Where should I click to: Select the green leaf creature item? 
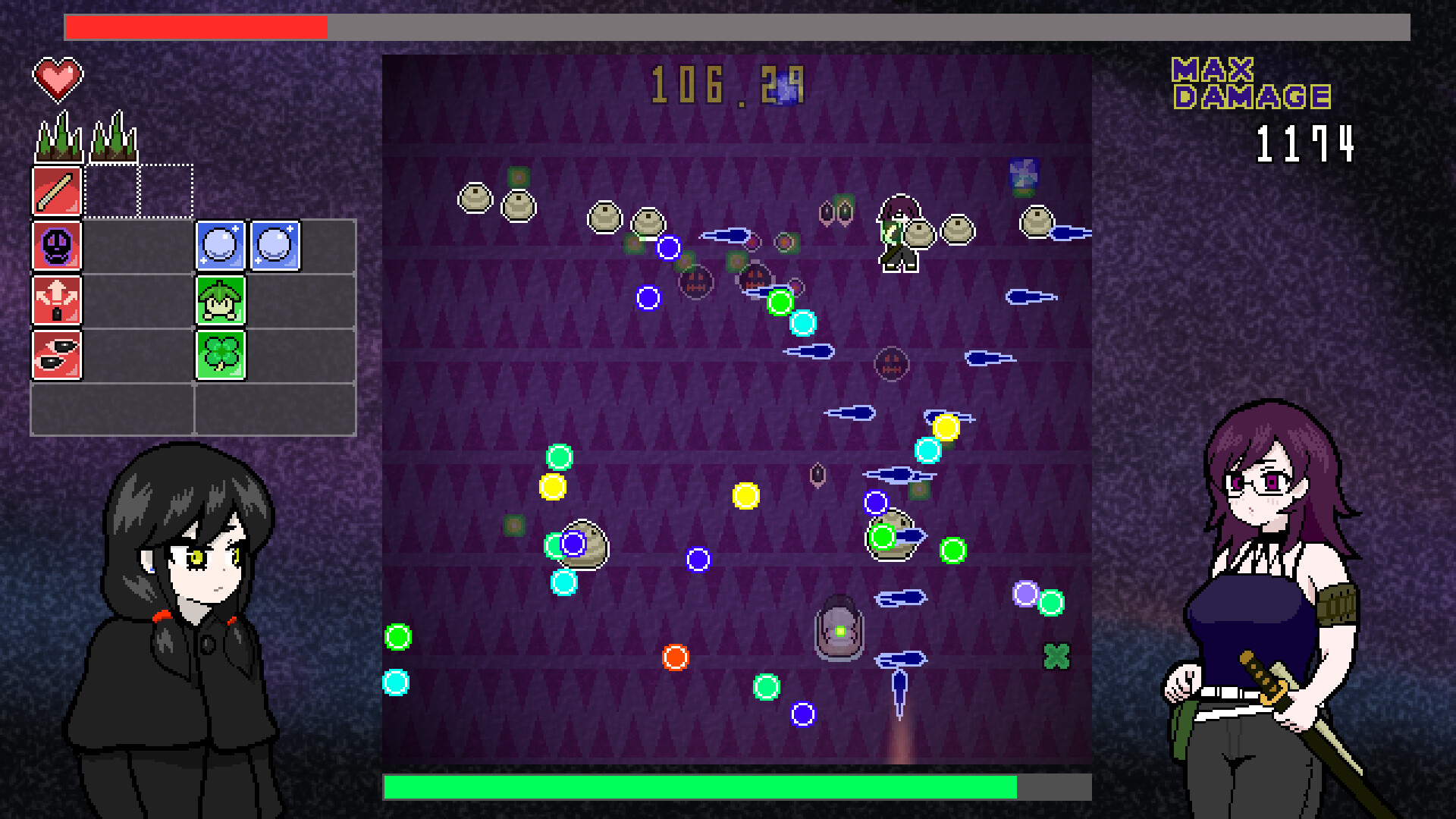pos(221,300)
